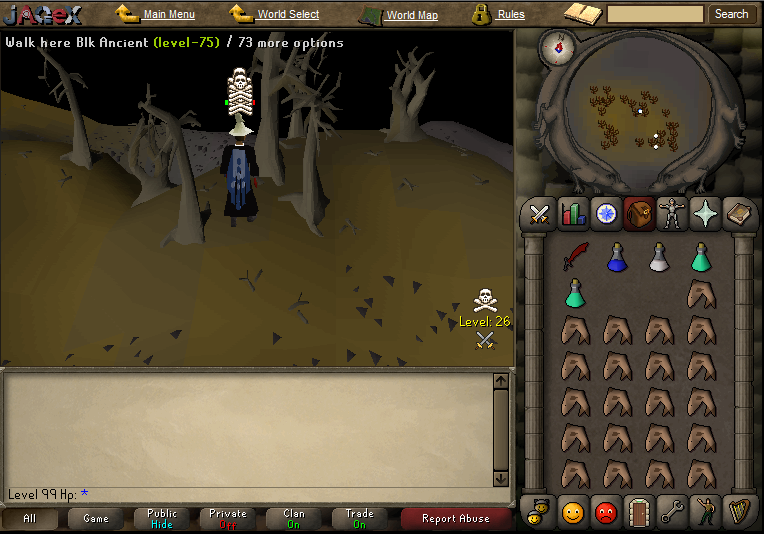This screenshot has height=534, width=764.
Task: Open the combat styles tab
Action: [540, 213]
